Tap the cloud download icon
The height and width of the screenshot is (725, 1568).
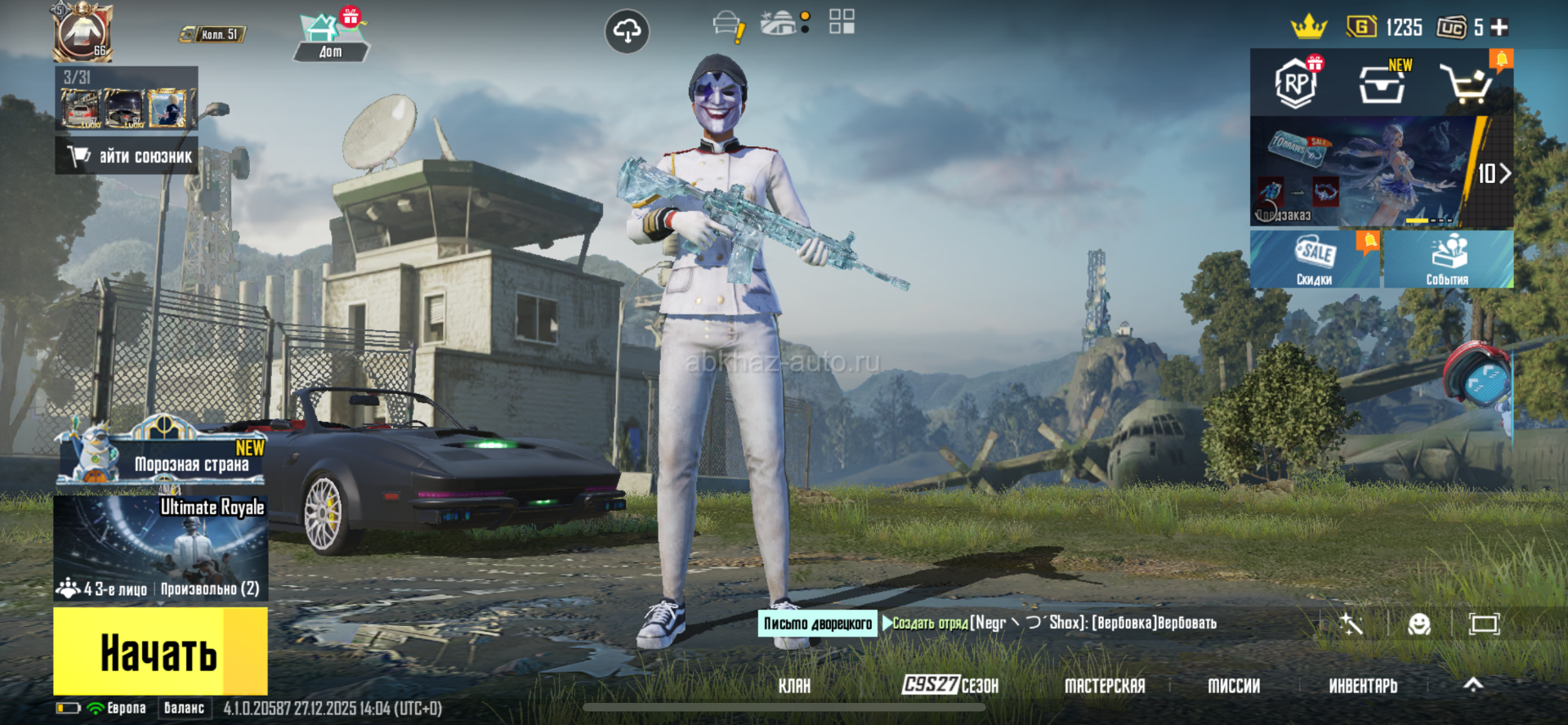point(627,32)
